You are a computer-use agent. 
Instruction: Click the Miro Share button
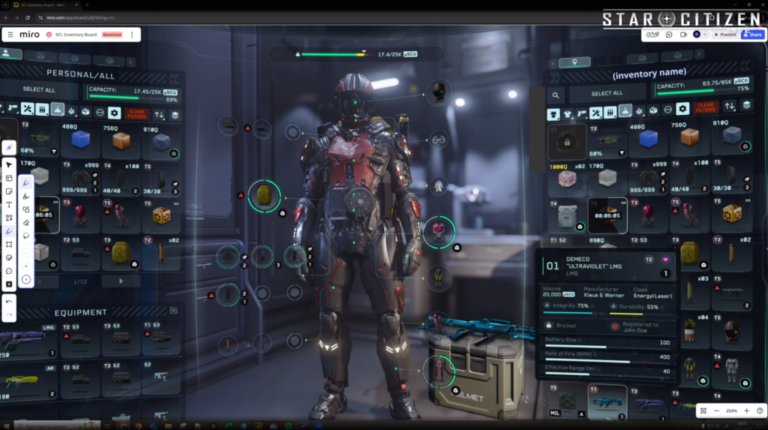(x=753, y=34)
